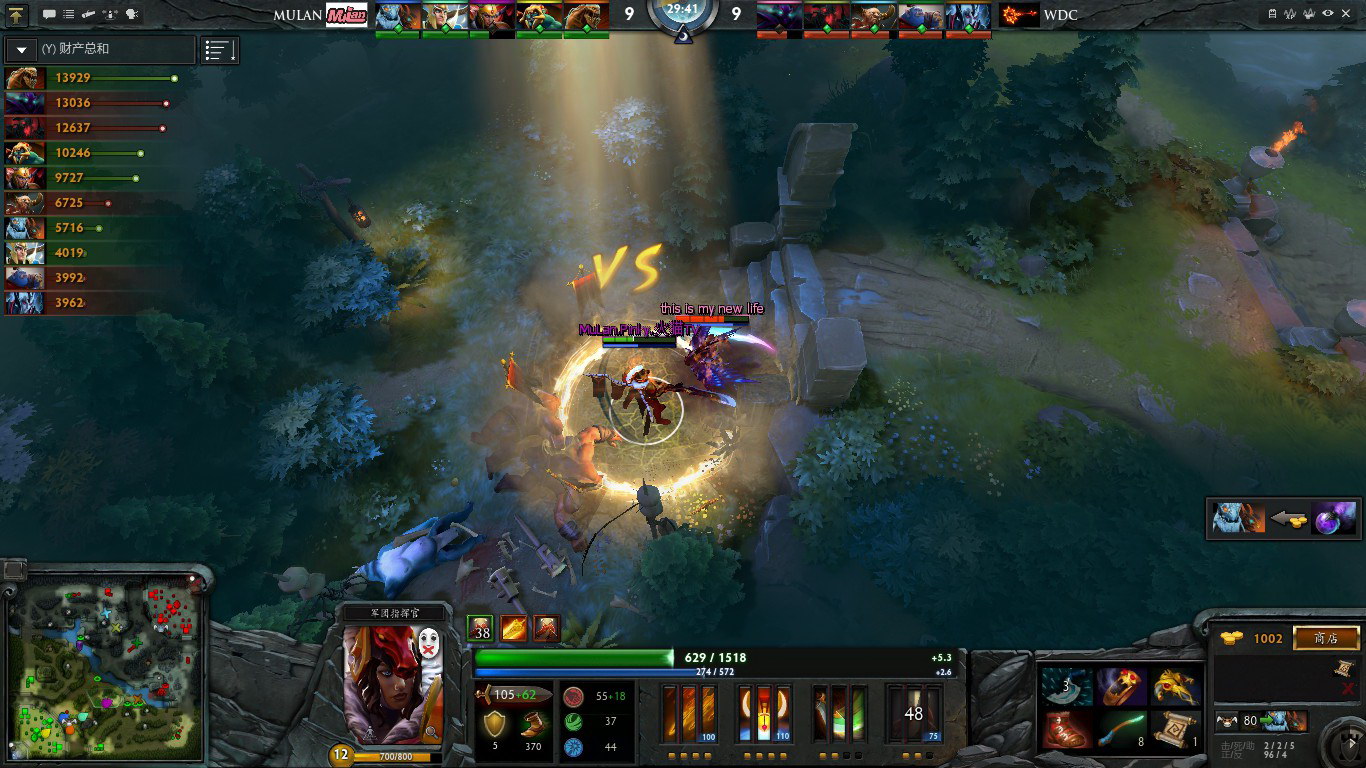Select the first MULAN hero portrait in the top bar
Screen dimensions: 1366x768
(398, 17)
